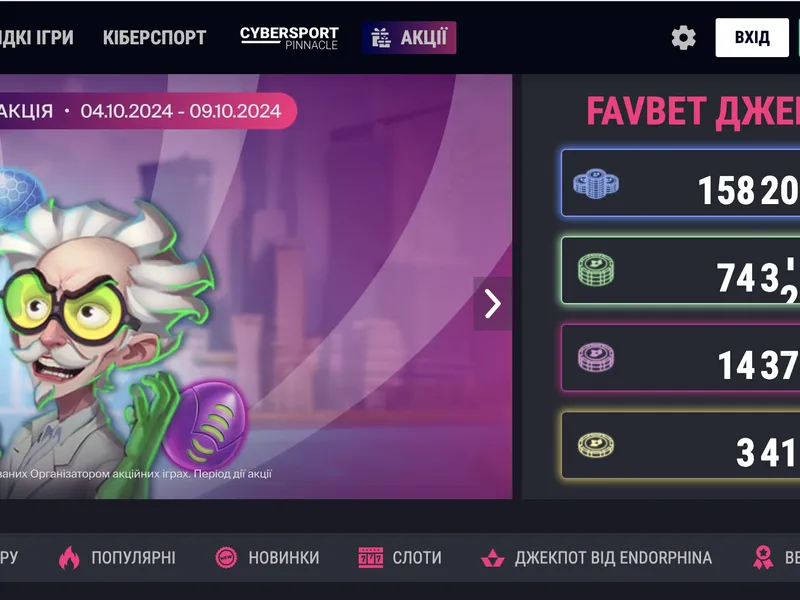This screenshot has height=600, width=800.
Task: Choose the yellow chip jackpot tier
Action: (680, 446)
